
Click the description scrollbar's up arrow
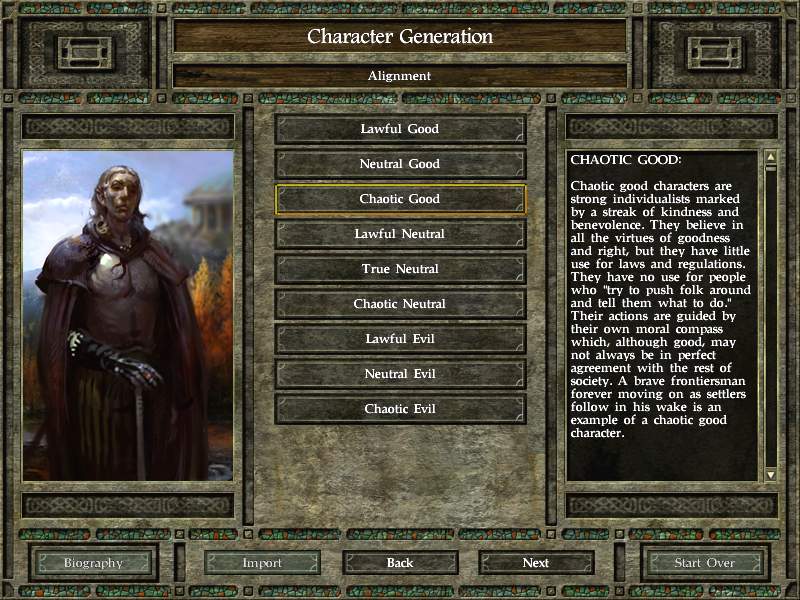pos(770,158)
